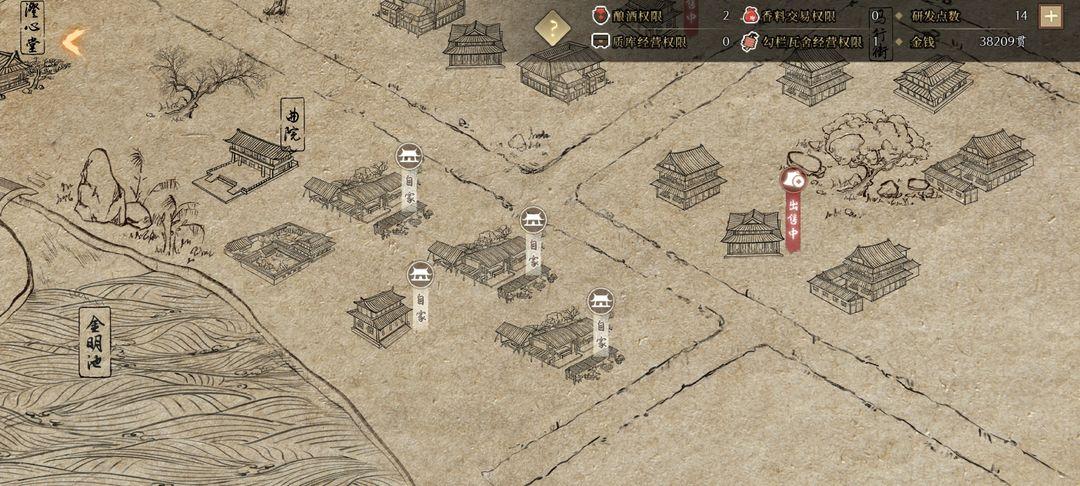This screenshot has width=1080, height=486.
Task: Go back using the glowing orange arrow
Action: click(x=73, y=42)
